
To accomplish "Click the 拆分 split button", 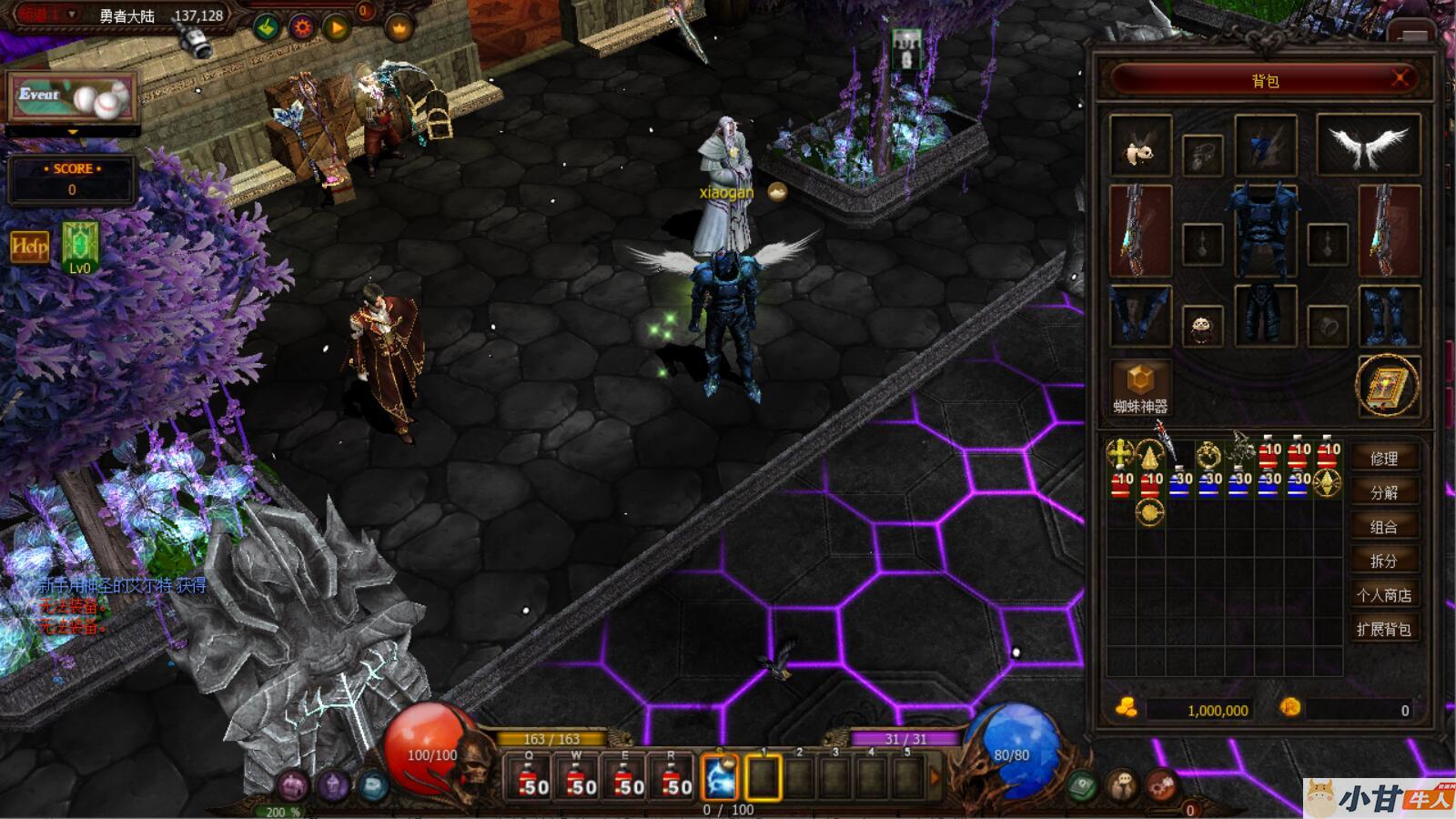I will pos(1383,561).
